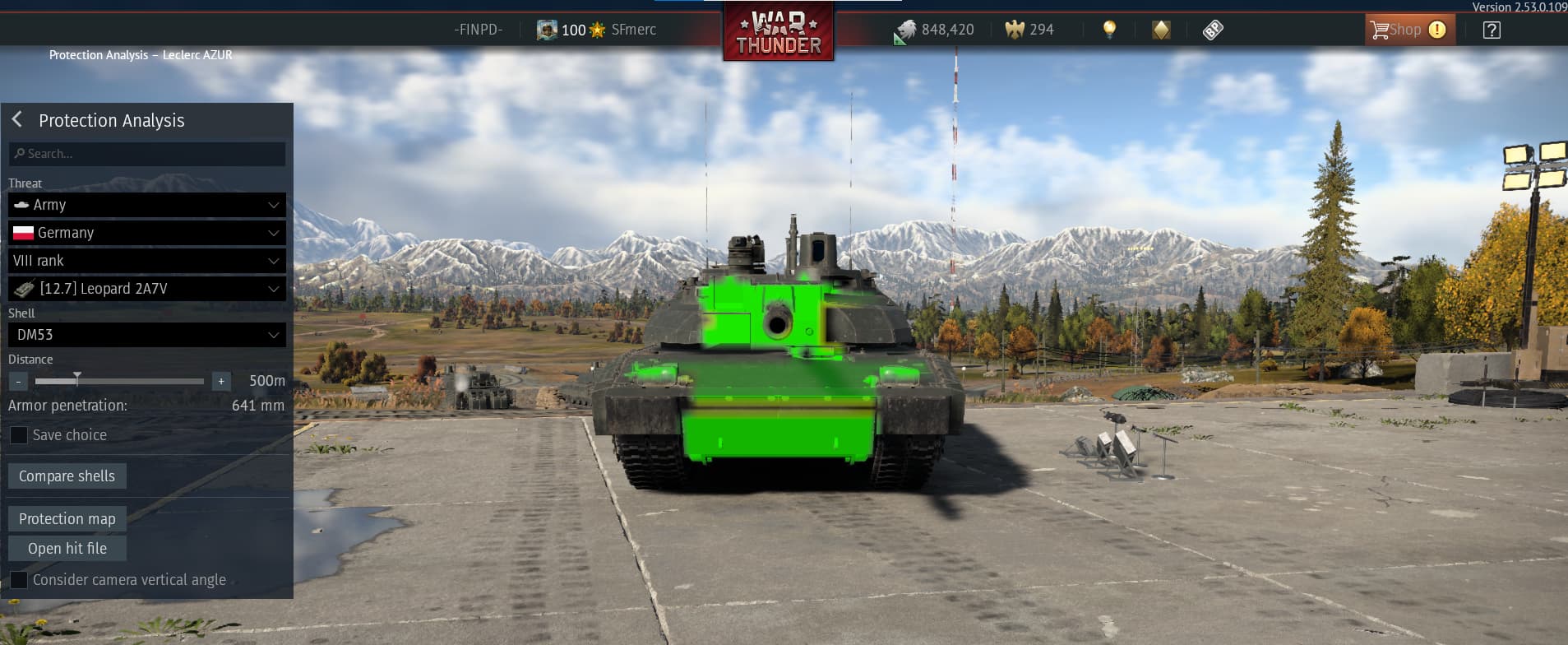Select Open hit file button

pos(67,549)
